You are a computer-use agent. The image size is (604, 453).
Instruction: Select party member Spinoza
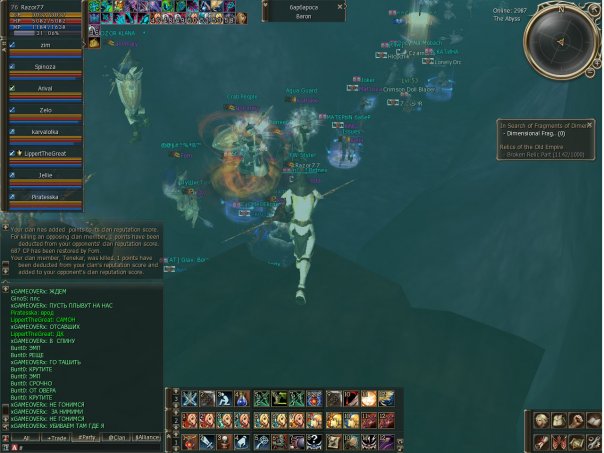point(45,66)
